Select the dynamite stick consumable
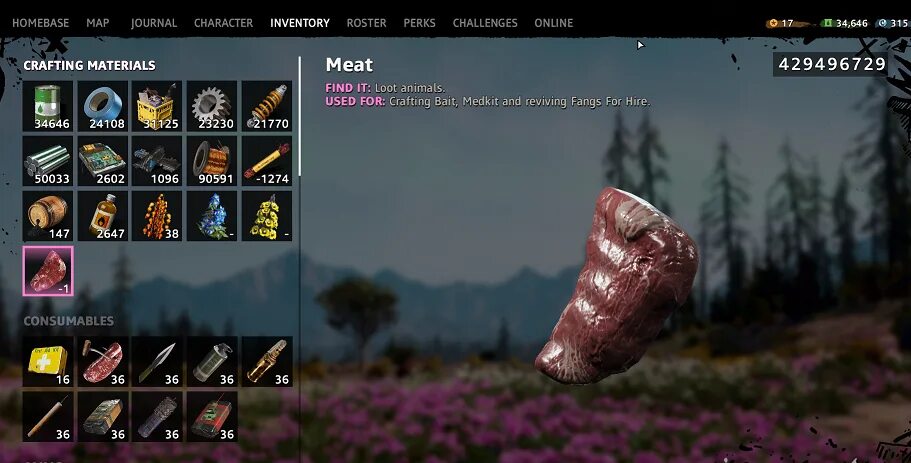The height and width of the screenshot is (463, 911). (49, 416)
